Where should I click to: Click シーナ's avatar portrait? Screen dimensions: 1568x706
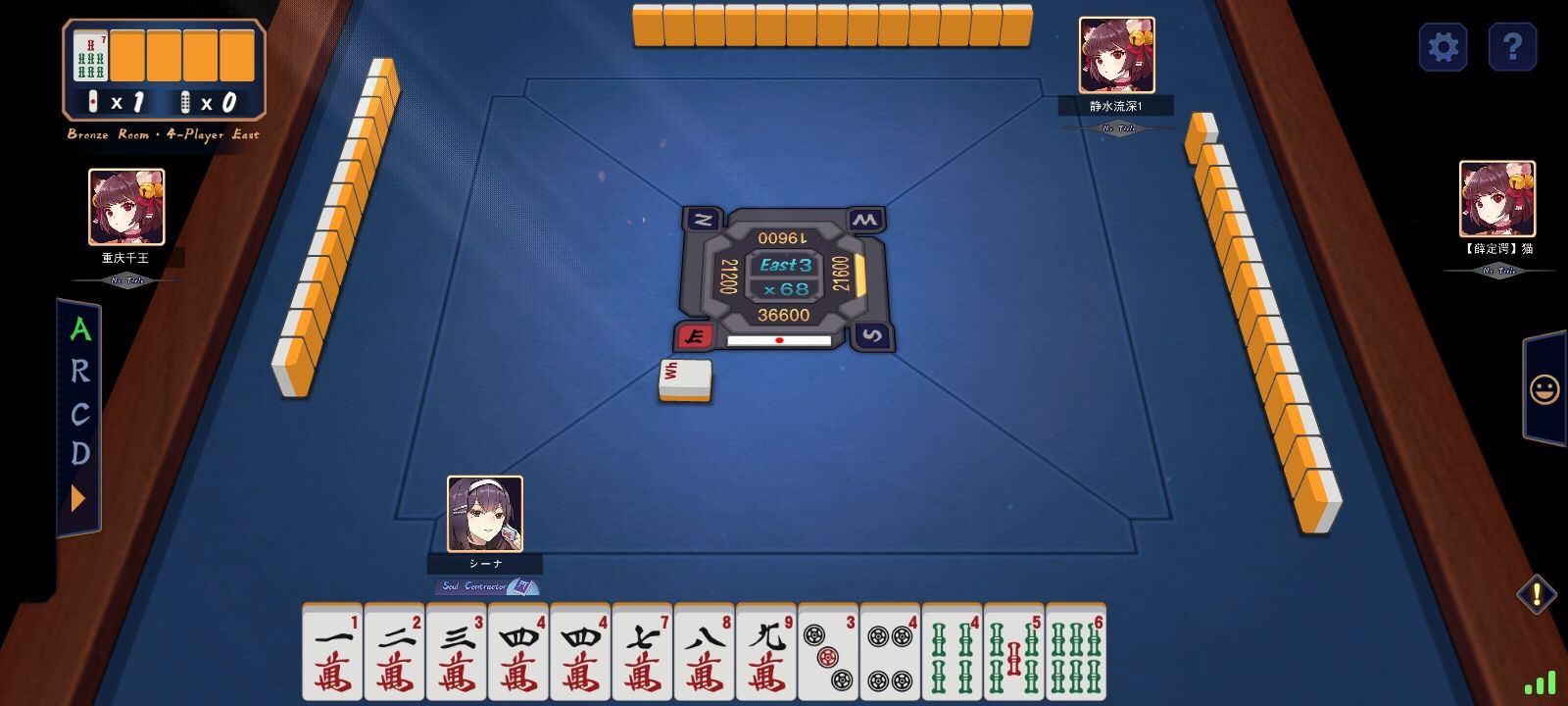(484, 514)
